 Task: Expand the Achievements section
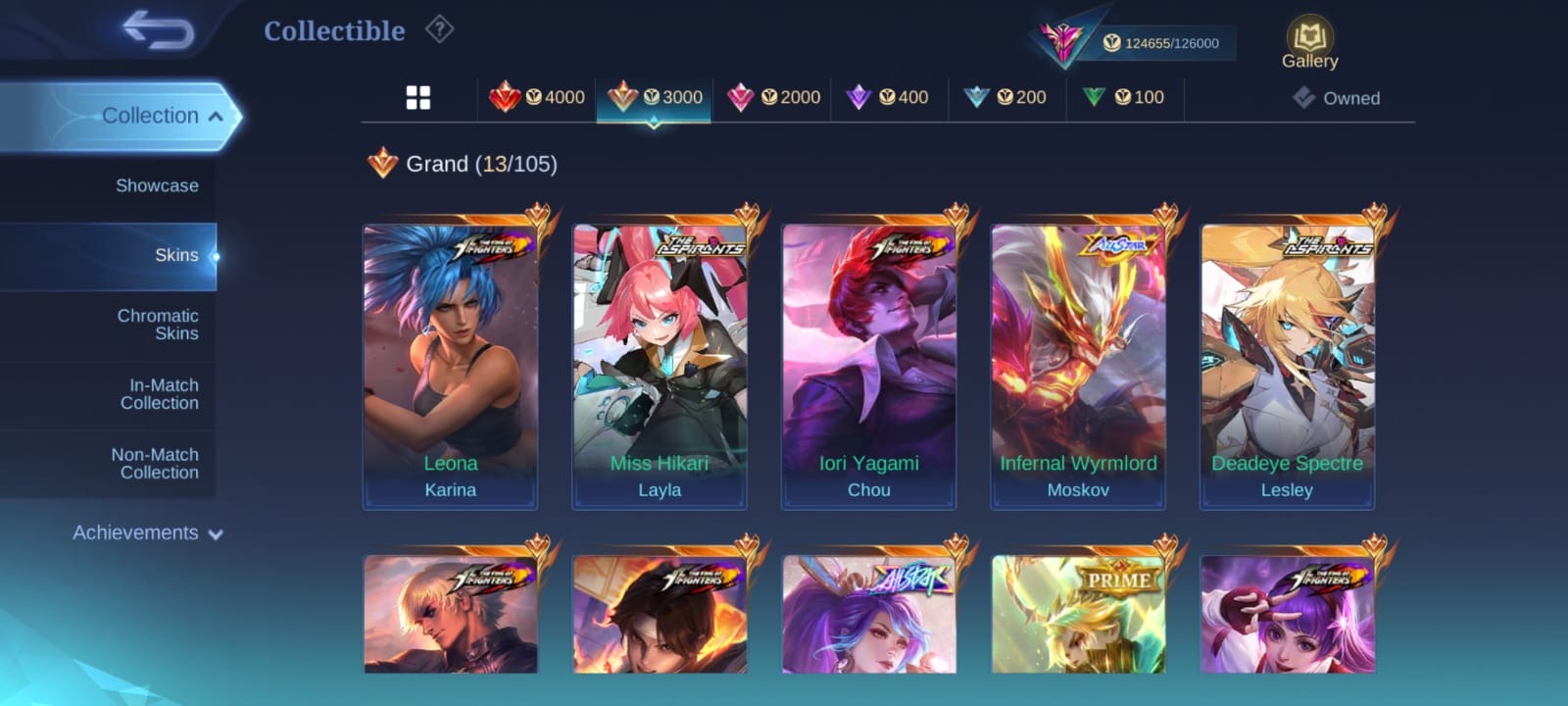coord(147,533)
